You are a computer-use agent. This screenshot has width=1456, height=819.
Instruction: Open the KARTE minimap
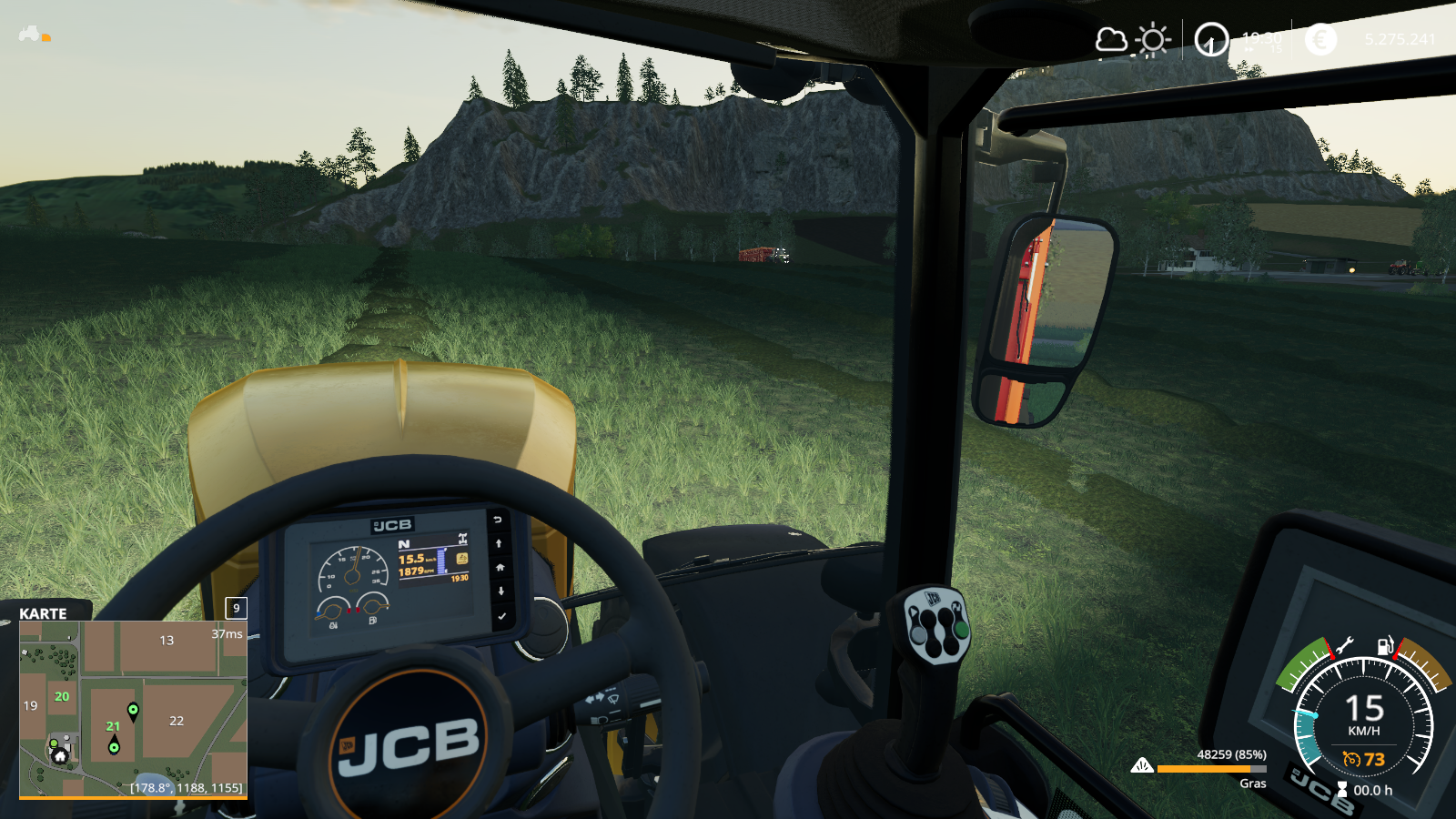[43, 613]
